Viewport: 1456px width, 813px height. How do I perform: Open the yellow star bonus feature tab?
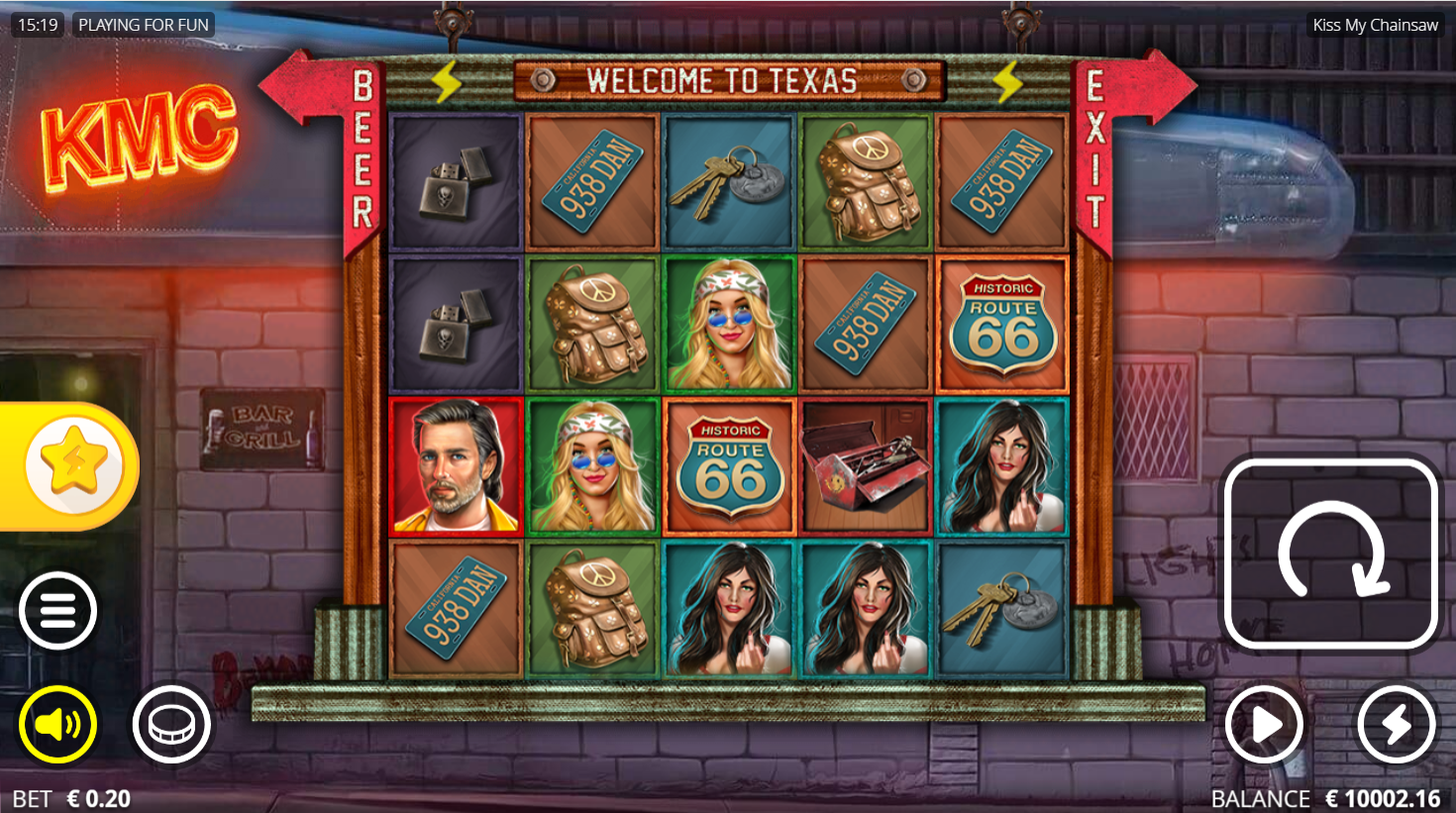pyautogui.click(x=73, y=464)
